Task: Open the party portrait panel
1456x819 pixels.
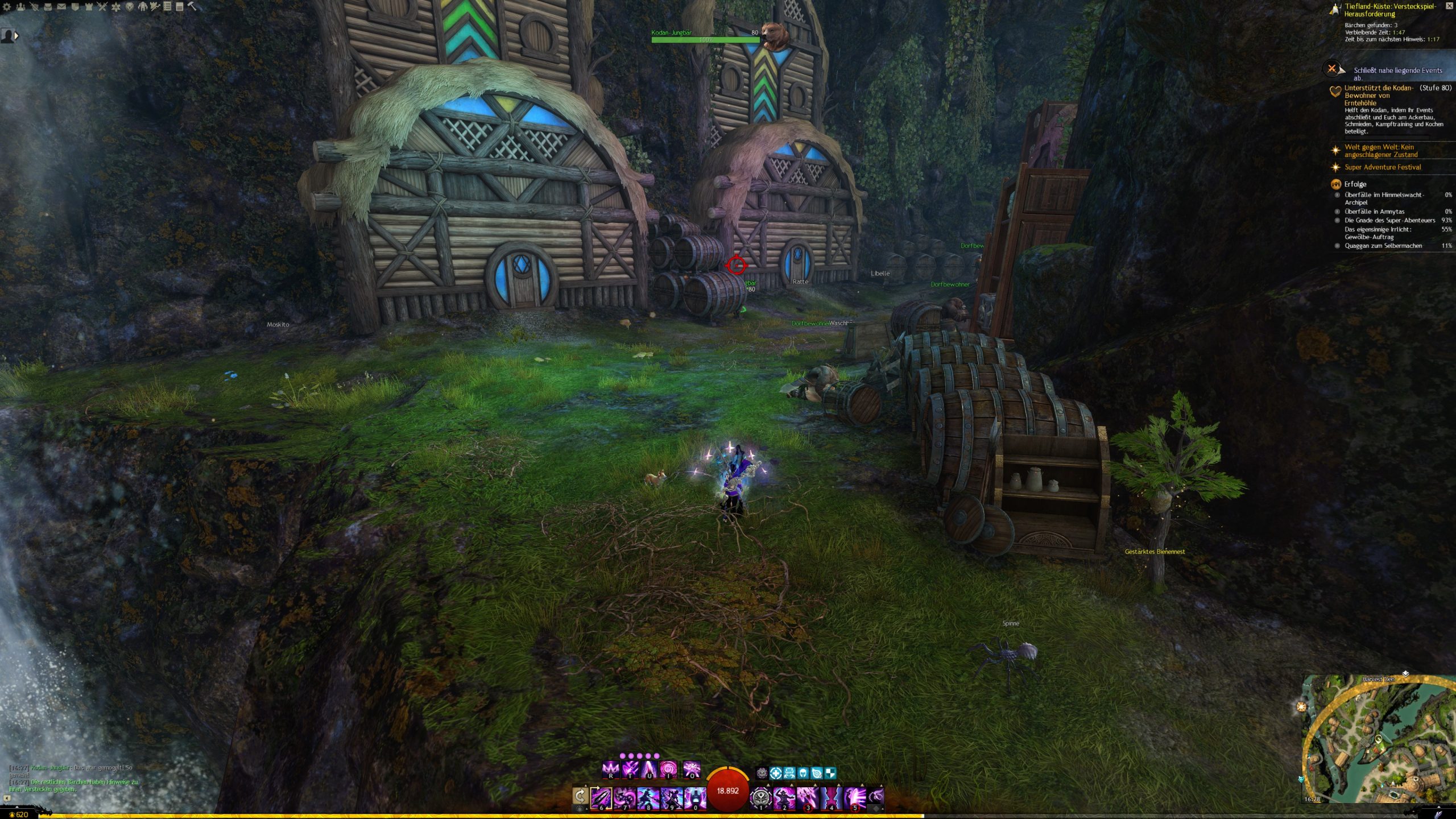Action: click(x=9, y=36)
